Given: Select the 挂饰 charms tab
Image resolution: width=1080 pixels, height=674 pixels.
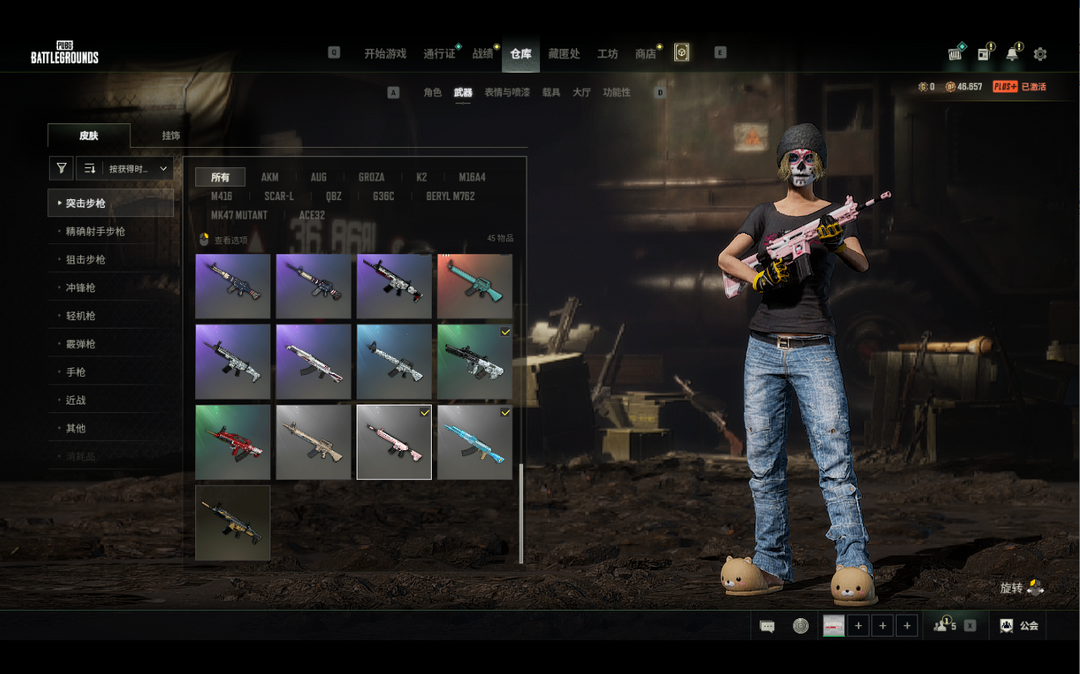Looking at the screenshot, I should click(171, 136).
